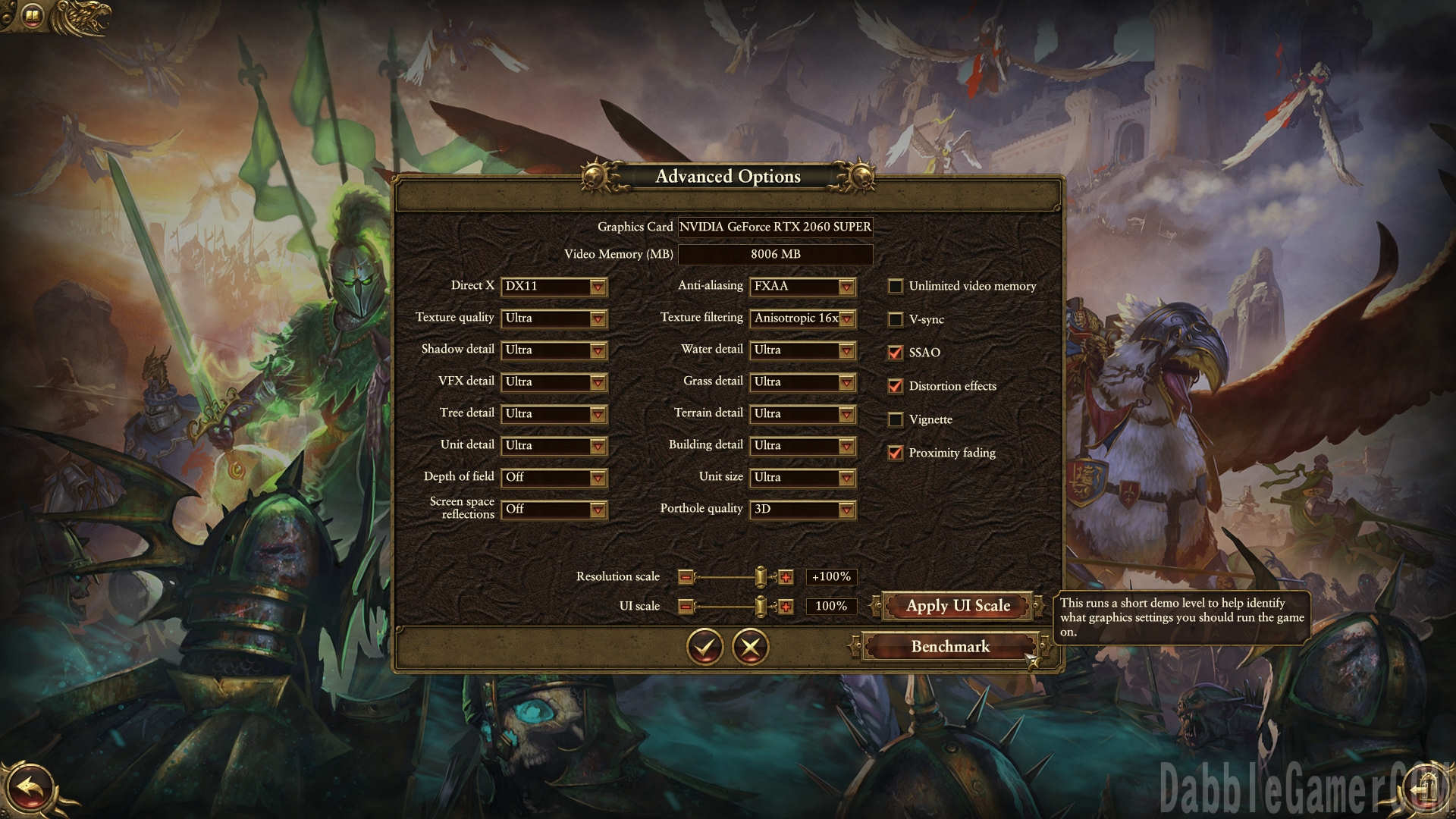The width and height of the screenshot is (1456, 819).
Task: Open the Direct X dropdown
Action: pos(554,287)
